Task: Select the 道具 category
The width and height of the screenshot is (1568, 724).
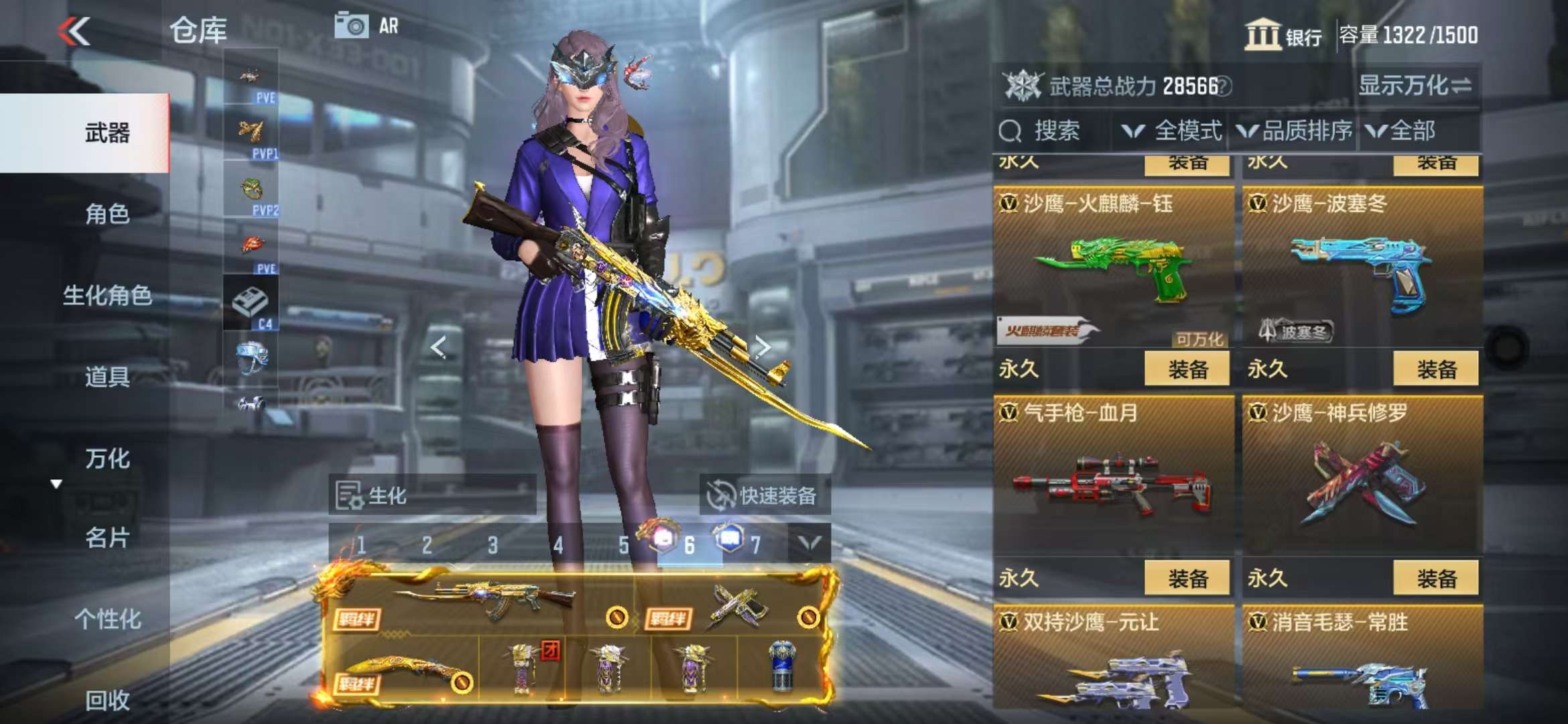Action: (107, 377)
